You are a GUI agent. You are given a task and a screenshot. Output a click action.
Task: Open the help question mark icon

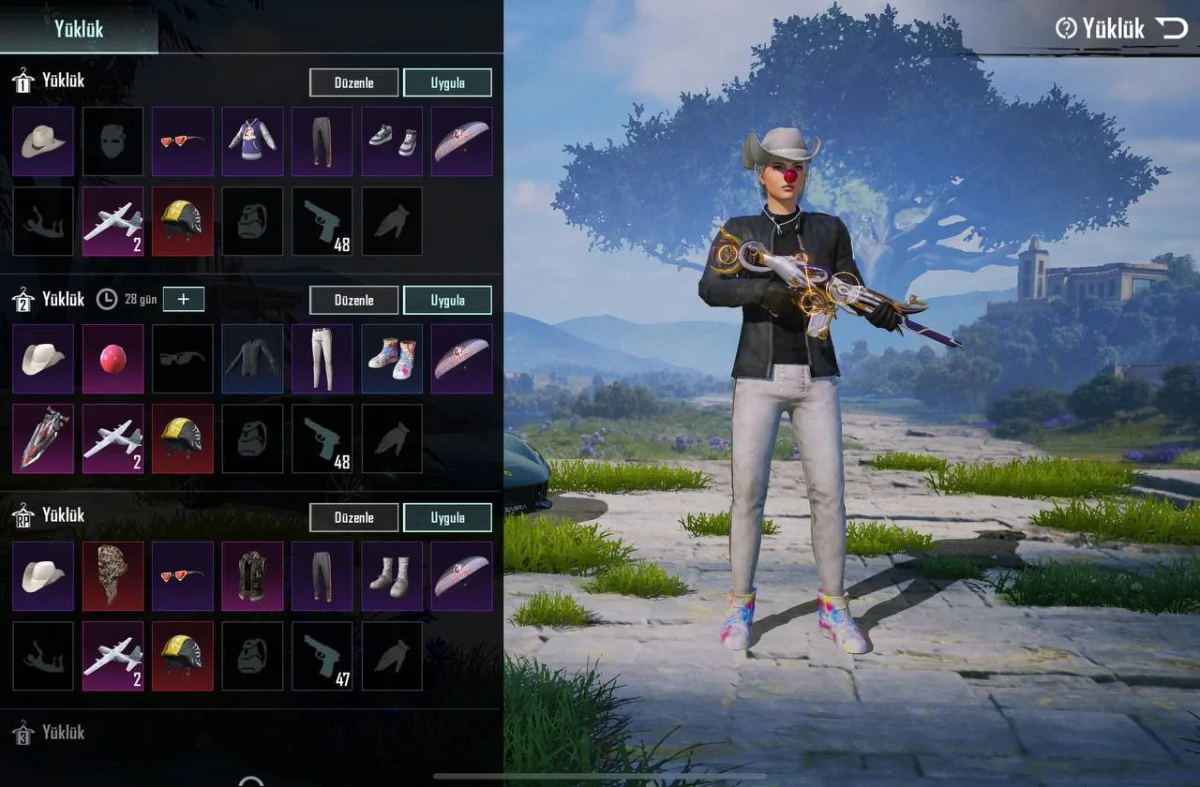click(1066, 28)
